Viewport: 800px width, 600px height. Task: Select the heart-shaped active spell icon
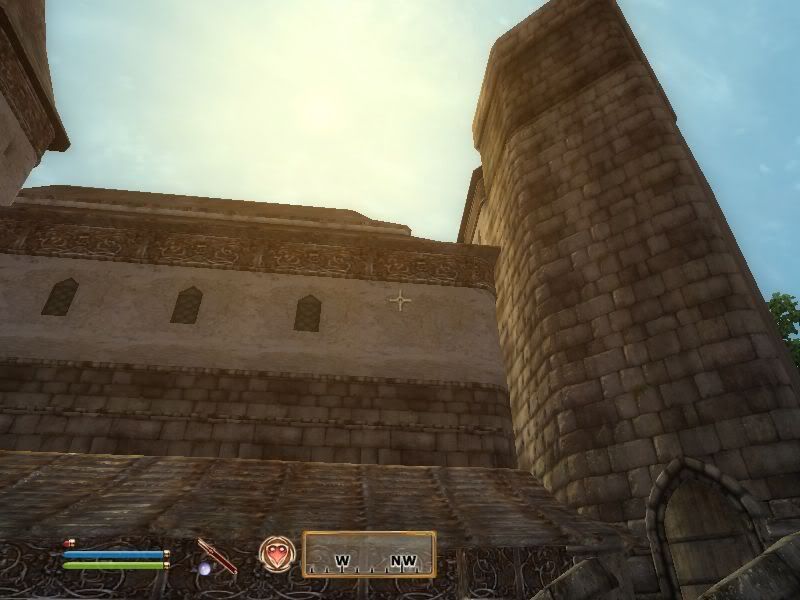coord(276,553)
